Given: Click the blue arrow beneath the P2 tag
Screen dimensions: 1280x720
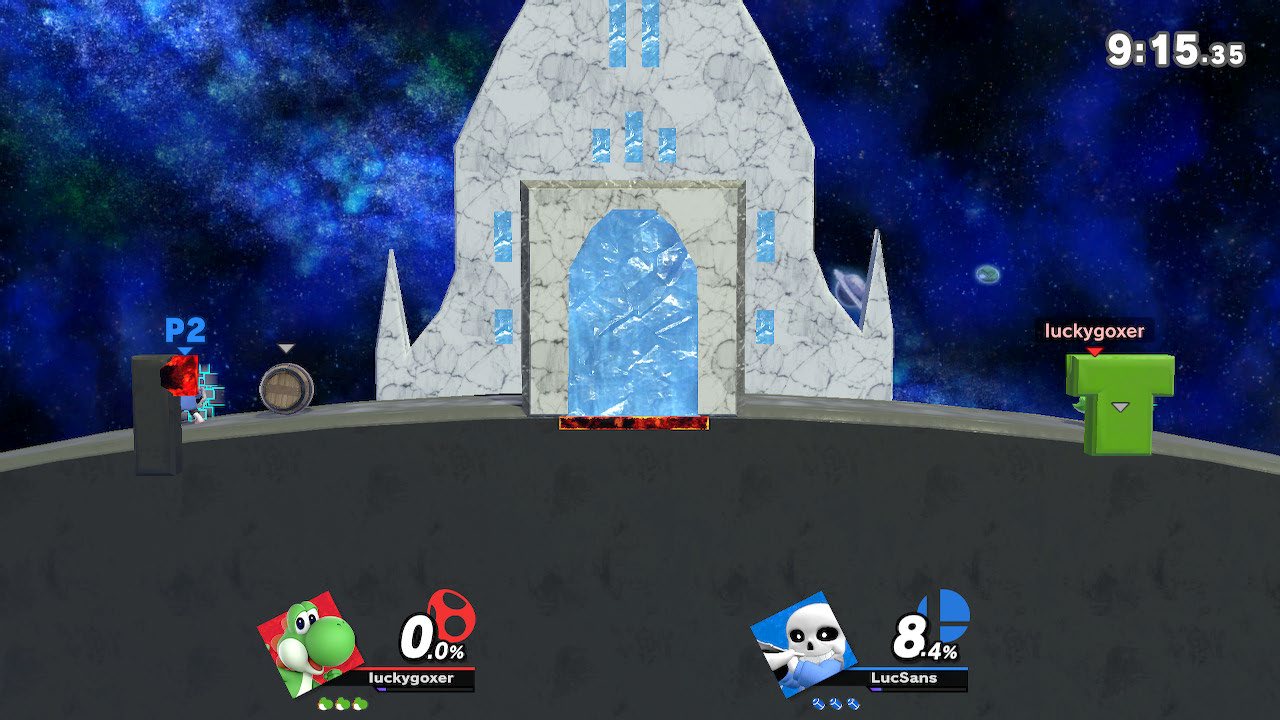Looking at the screenshot, I should coord(183,350).
